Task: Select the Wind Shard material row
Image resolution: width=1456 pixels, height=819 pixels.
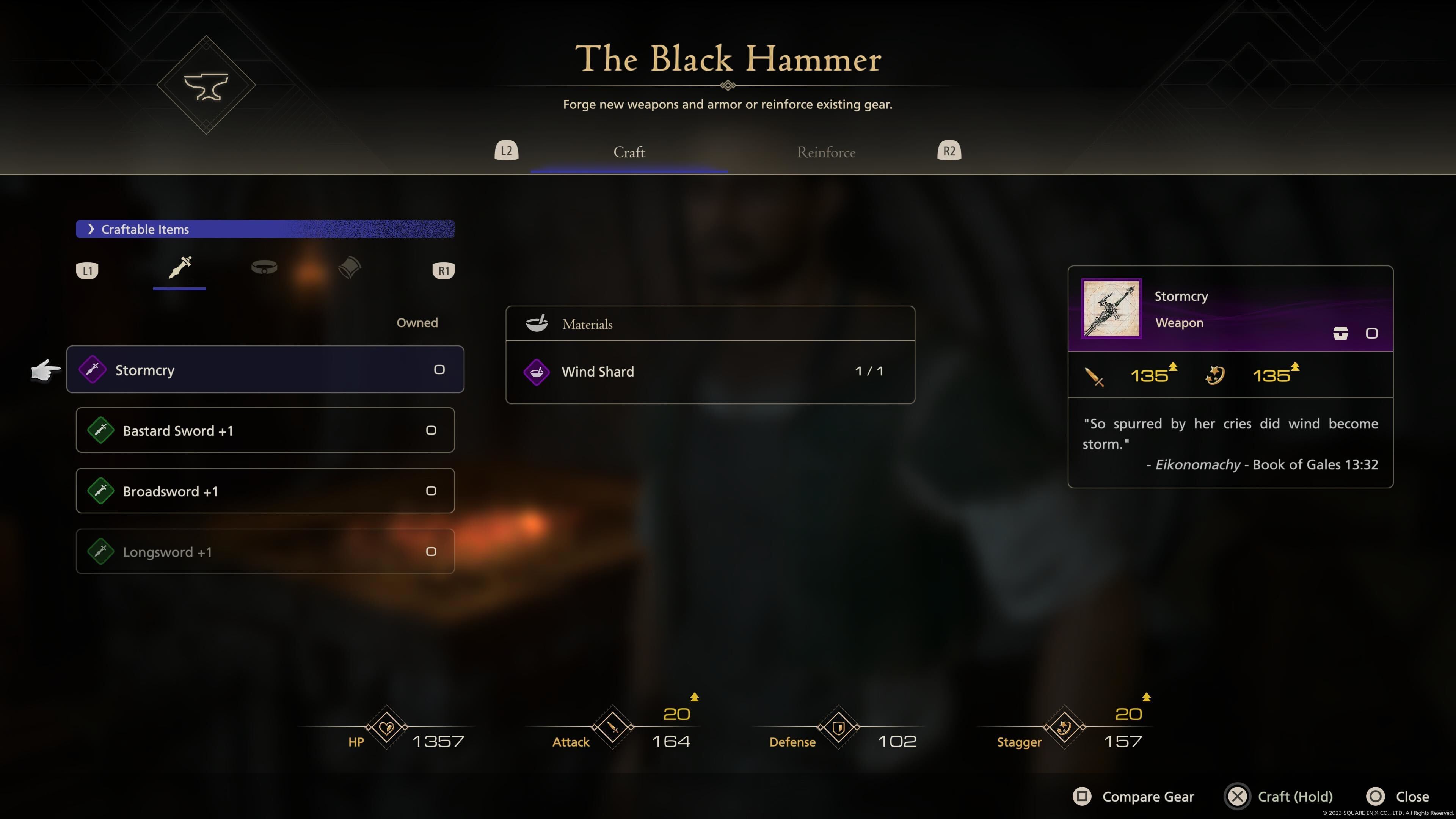Action: click(x=710, y=371)
